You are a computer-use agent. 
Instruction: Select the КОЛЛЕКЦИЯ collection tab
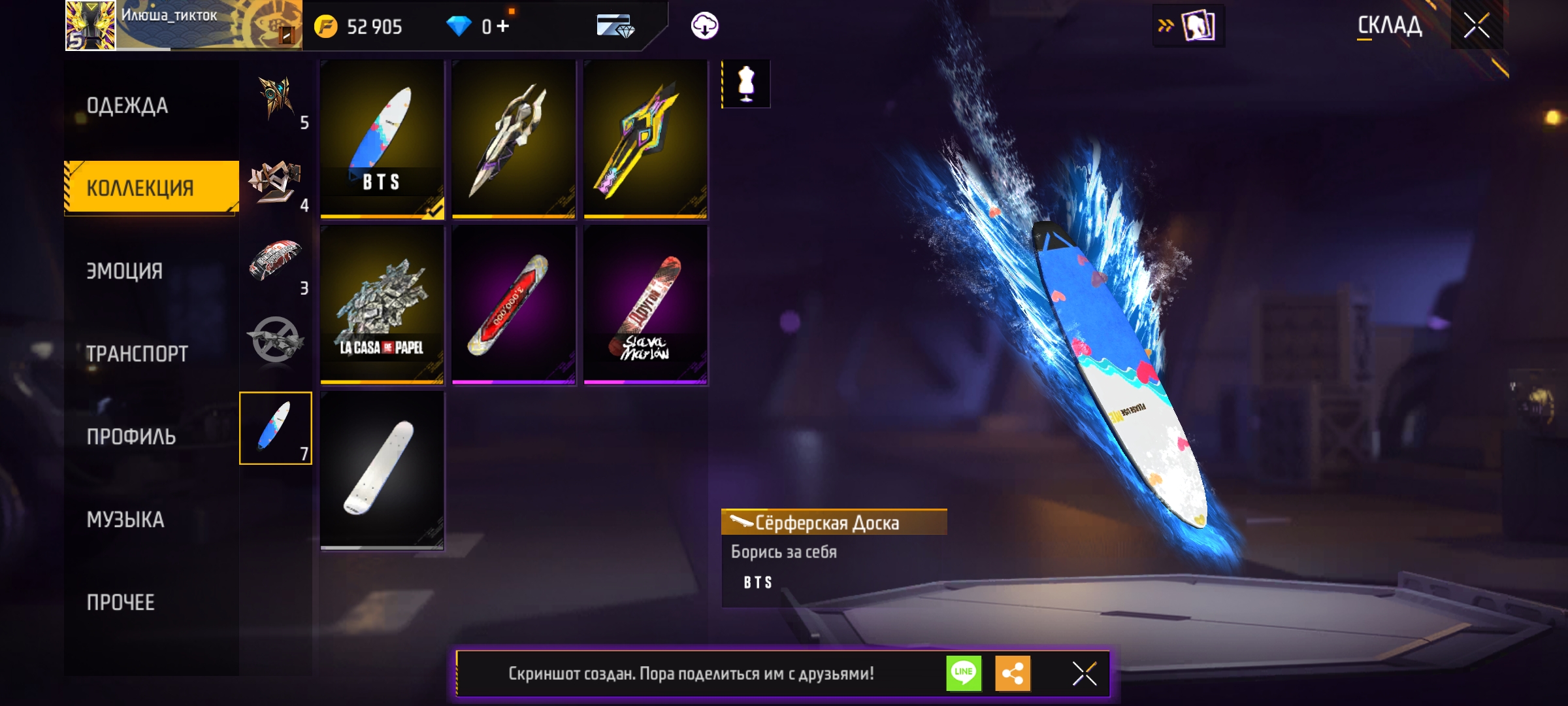pyautogui.click(x=140, y=188)
